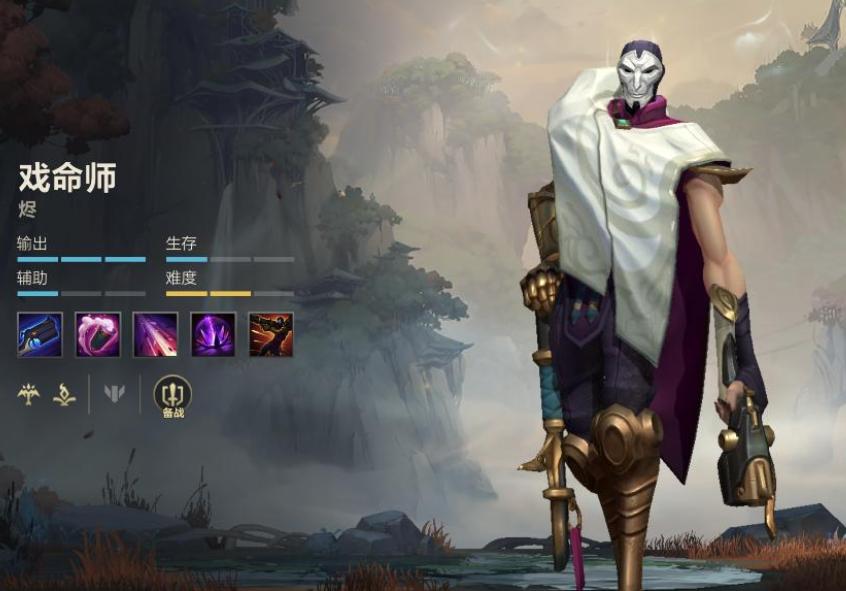Select the gold flame emblem icon

[64, 394]
